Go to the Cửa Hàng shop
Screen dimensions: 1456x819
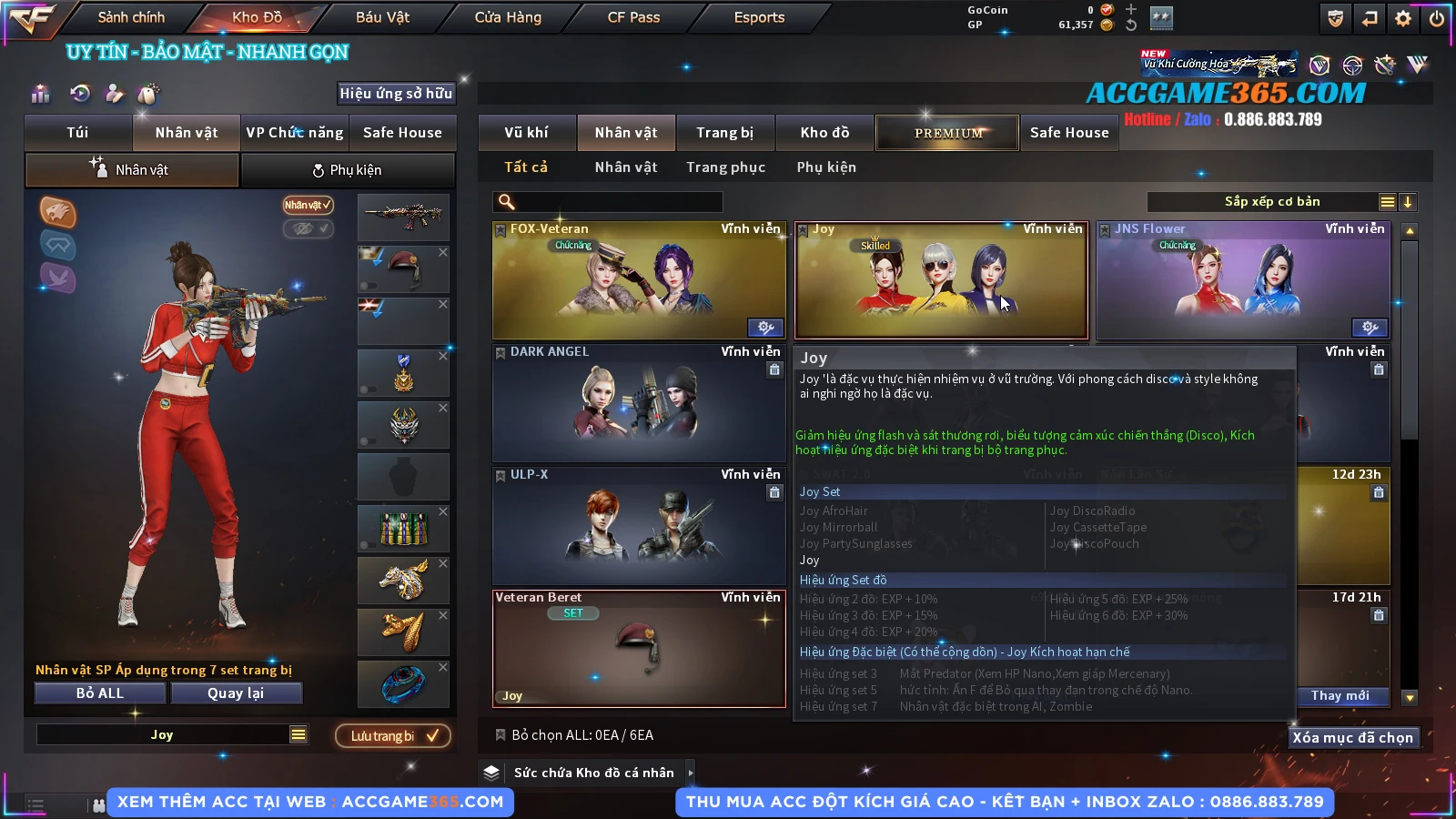508,17
